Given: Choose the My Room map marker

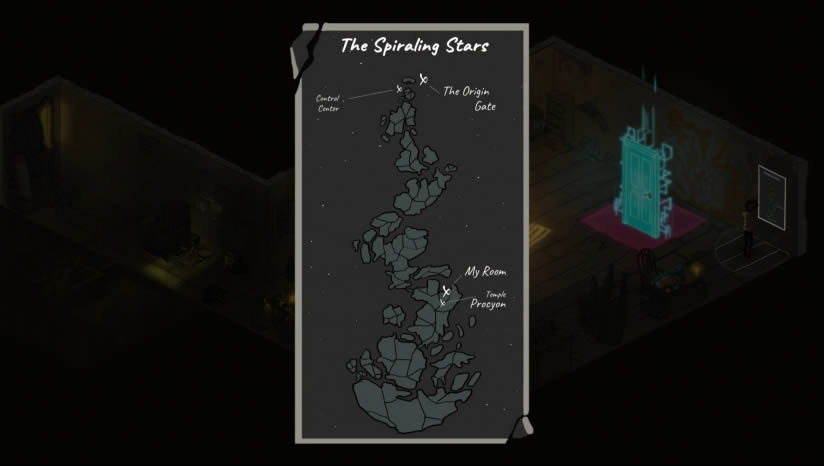Looking at the screenshot, I should tap(446, 291).
